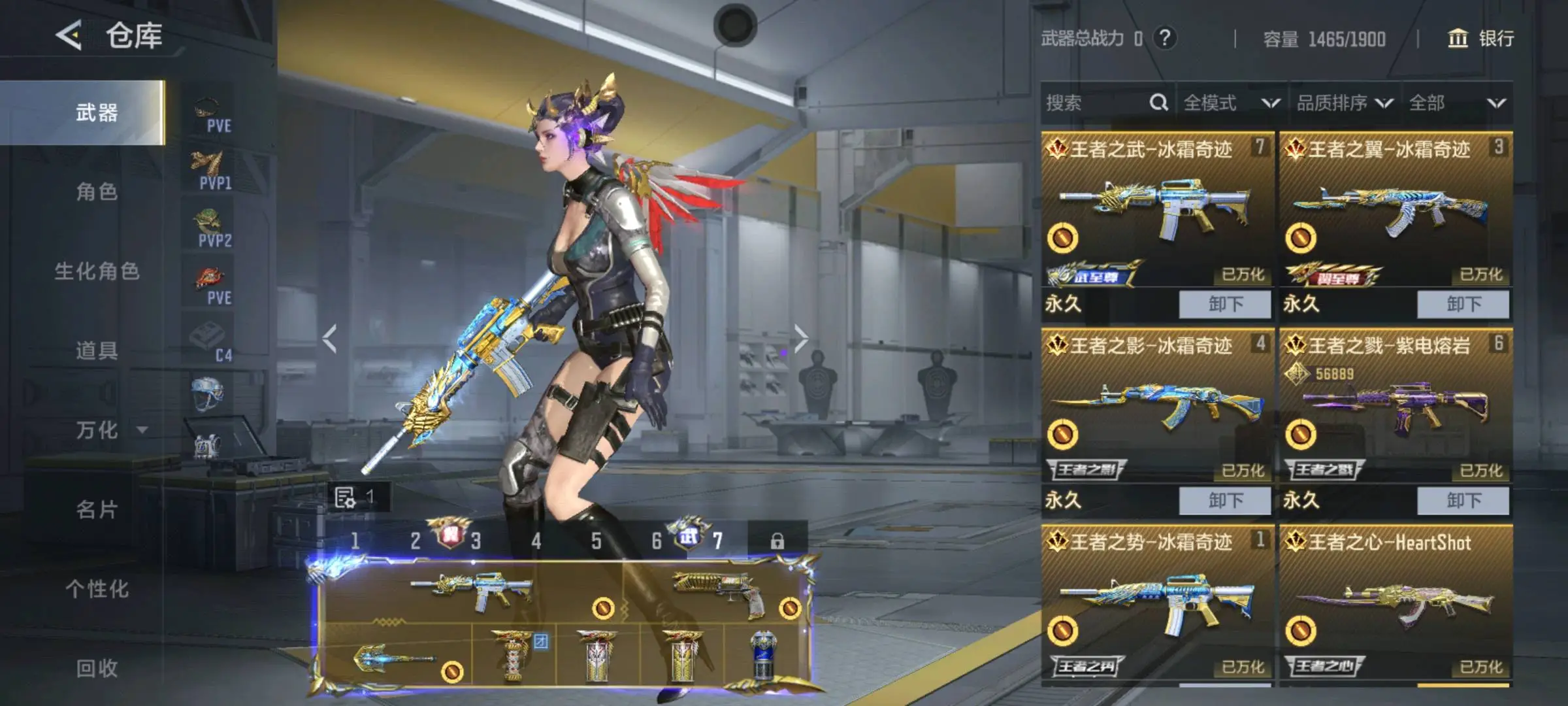Open the 生化角色 category
Viewport: 1568px width, 706px height.
97,271
